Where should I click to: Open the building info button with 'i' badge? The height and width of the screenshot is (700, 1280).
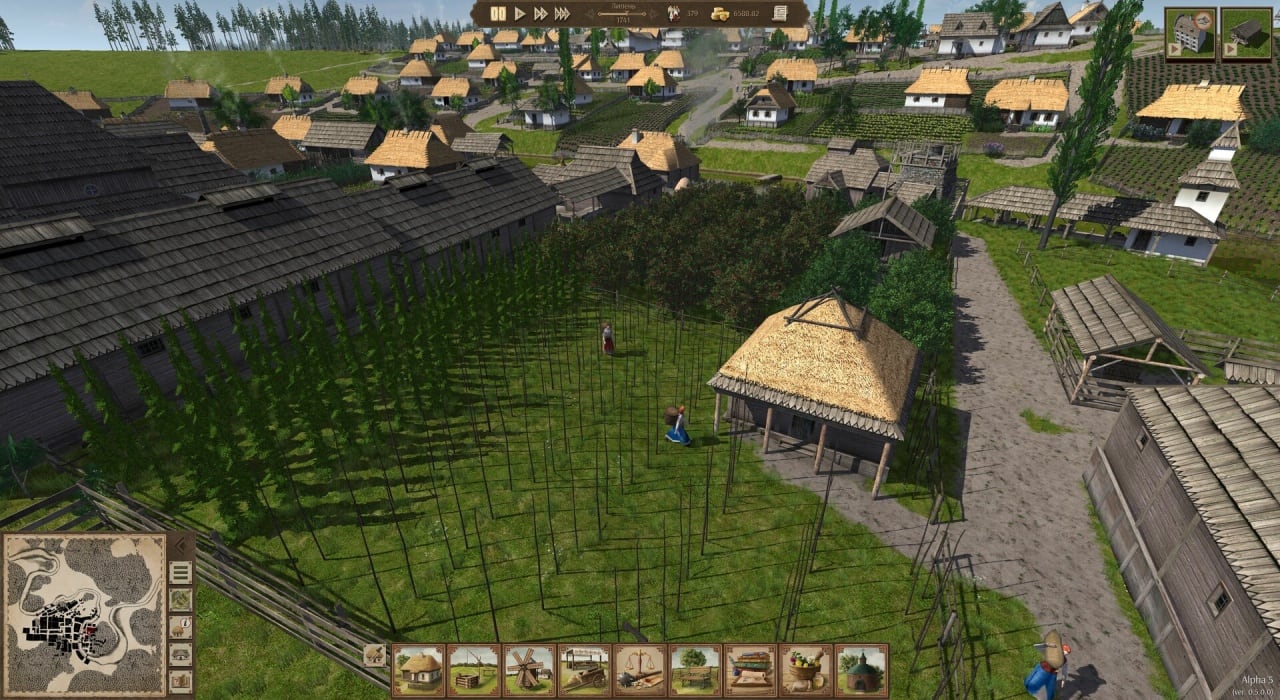tap(181, 626)
